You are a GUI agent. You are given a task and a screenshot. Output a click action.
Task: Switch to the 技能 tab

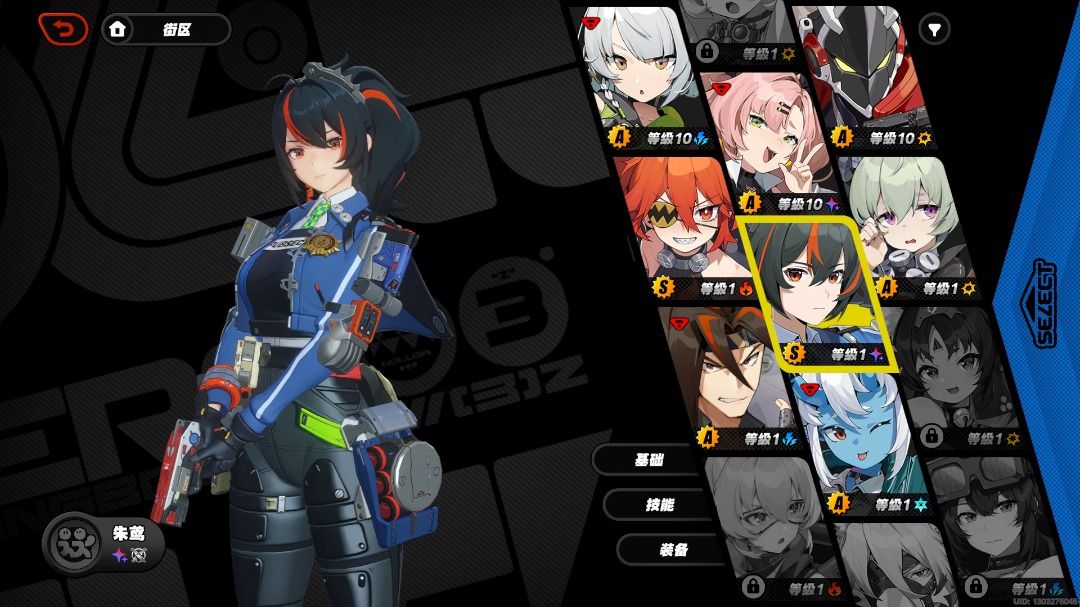click(x=659, y=505)
